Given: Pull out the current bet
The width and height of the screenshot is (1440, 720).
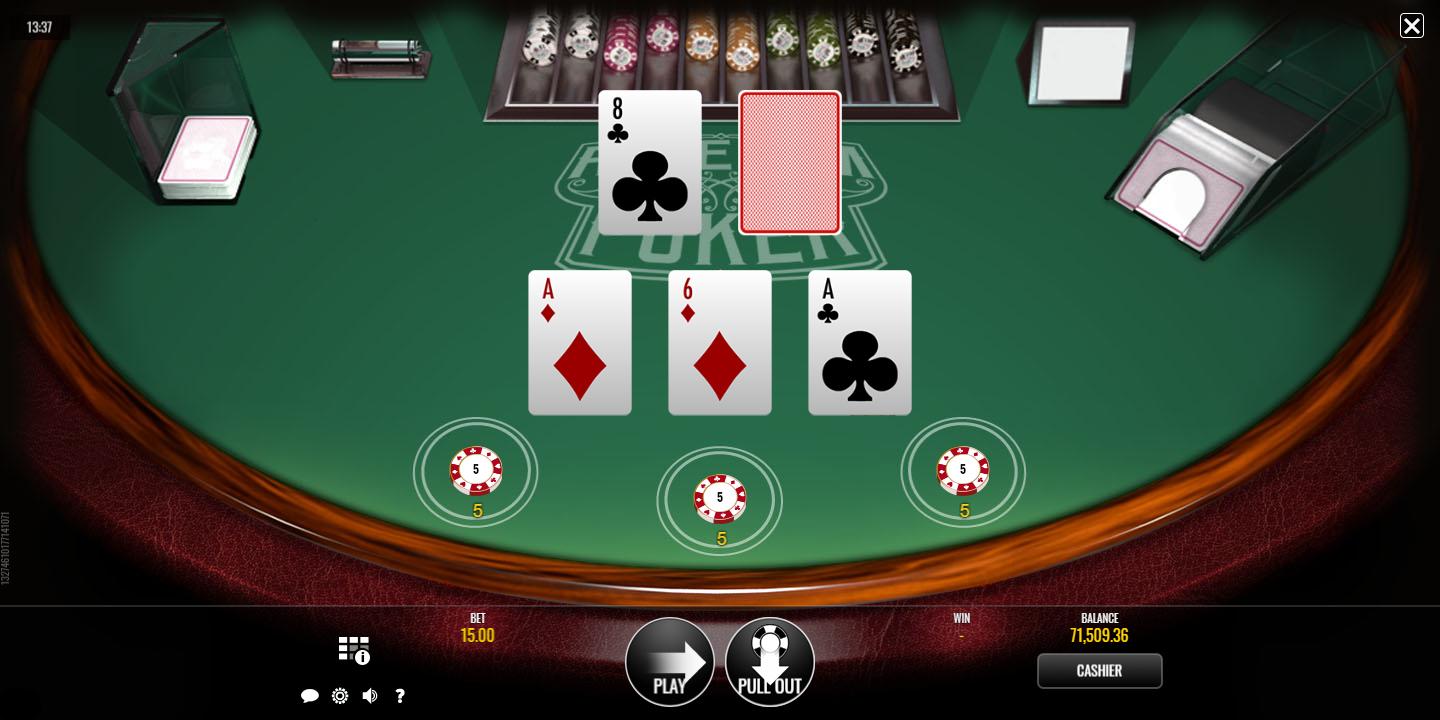Looking at the screenshot, I should (770, 662).
